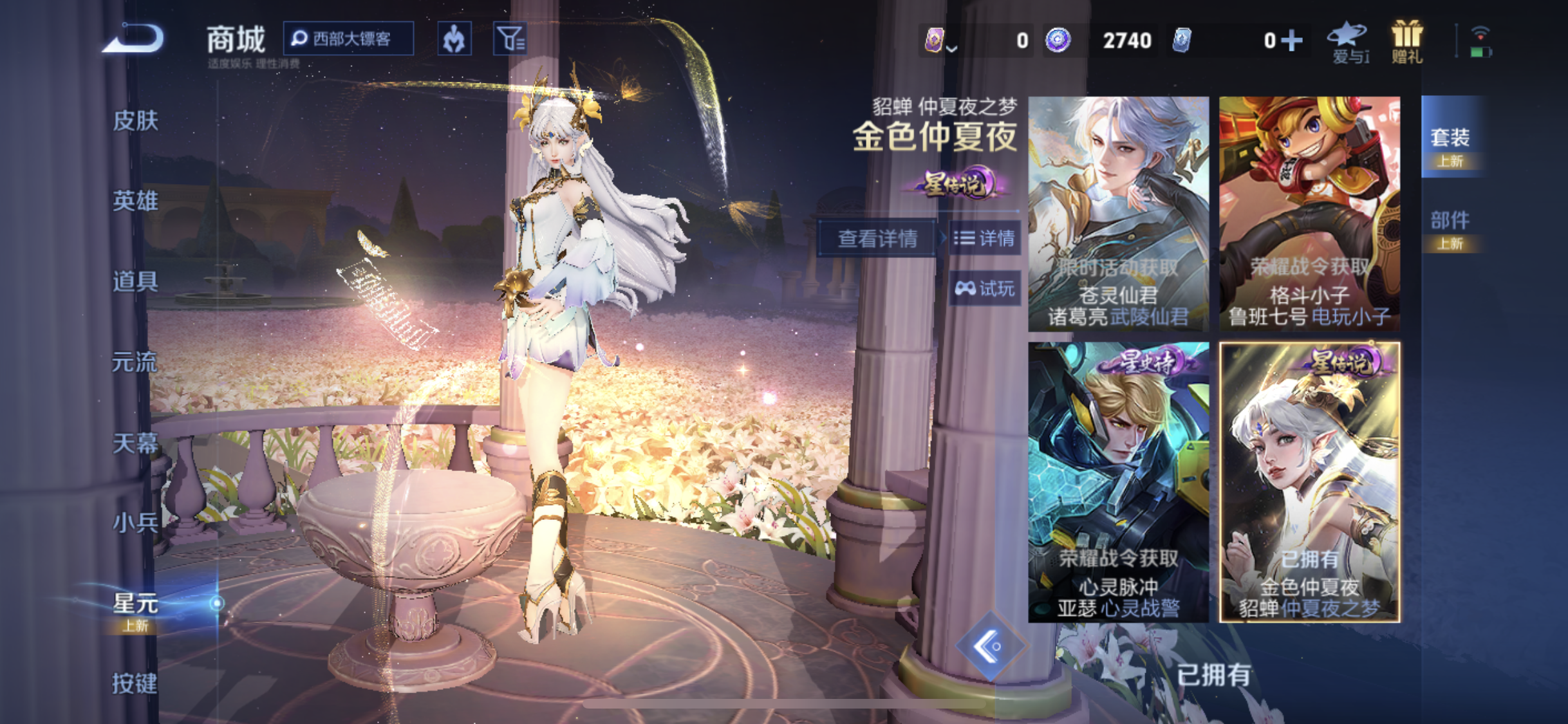The height and width of the screenshot is (724, 1568).
Task: Expand the 详情 details list
Action: [985, 239]
